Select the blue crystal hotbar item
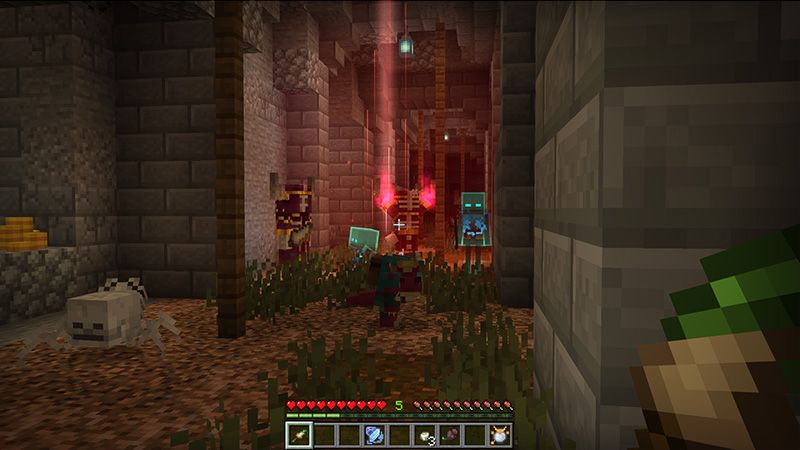The height and width of the screenshot is (450, 800). pos(374,434)
